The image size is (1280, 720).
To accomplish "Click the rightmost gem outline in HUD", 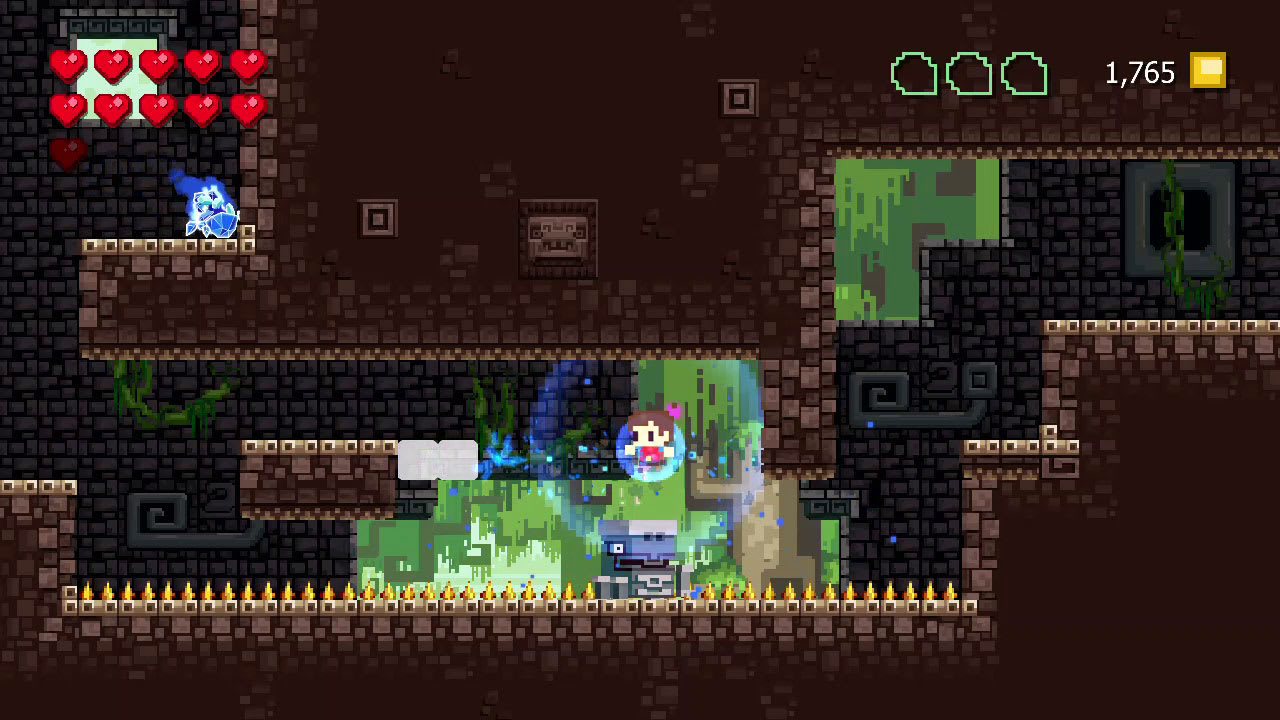I will point(1022,71).
